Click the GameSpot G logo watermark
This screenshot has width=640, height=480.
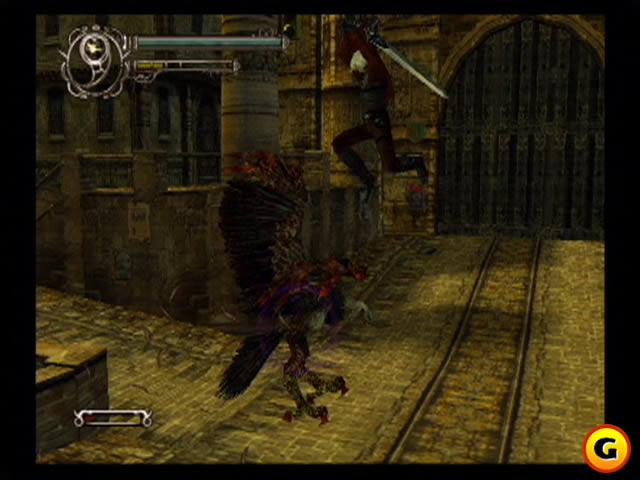click(x=605, y=448)
